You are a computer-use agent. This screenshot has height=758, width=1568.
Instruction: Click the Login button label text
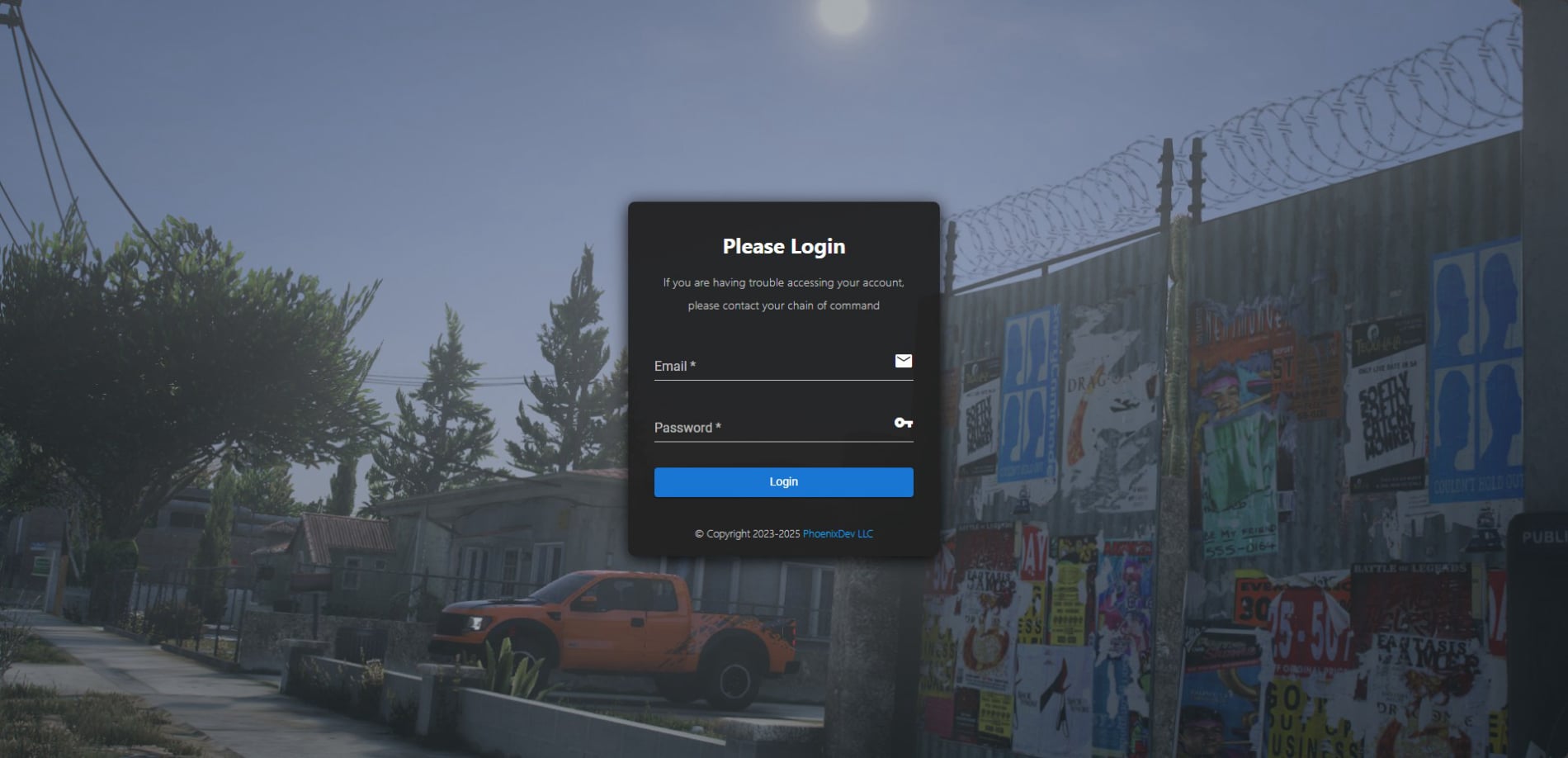tap(782, 481)
